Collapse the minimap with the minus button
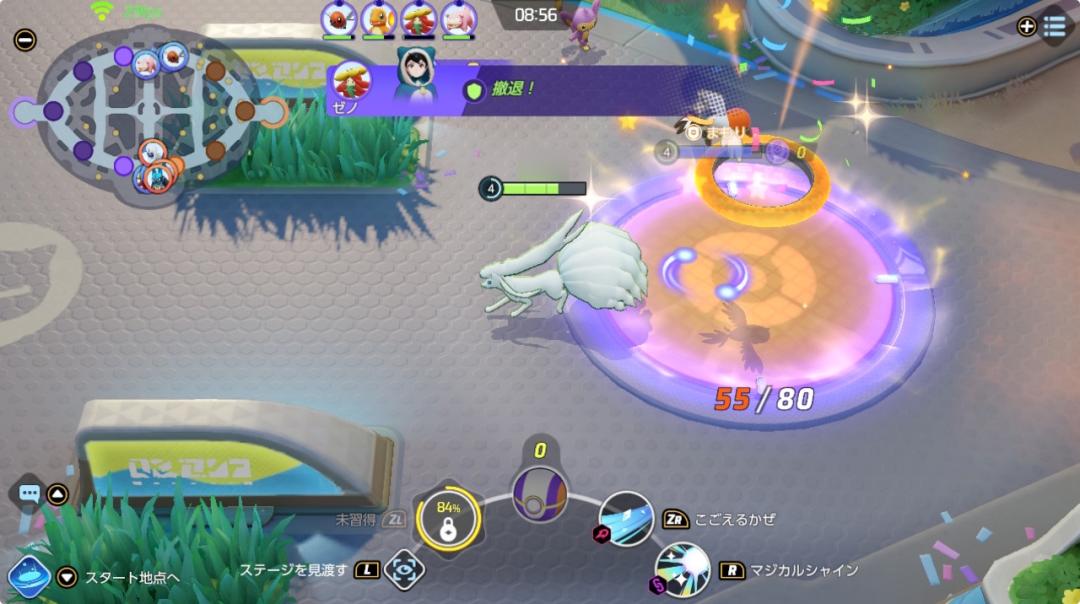 25,41
